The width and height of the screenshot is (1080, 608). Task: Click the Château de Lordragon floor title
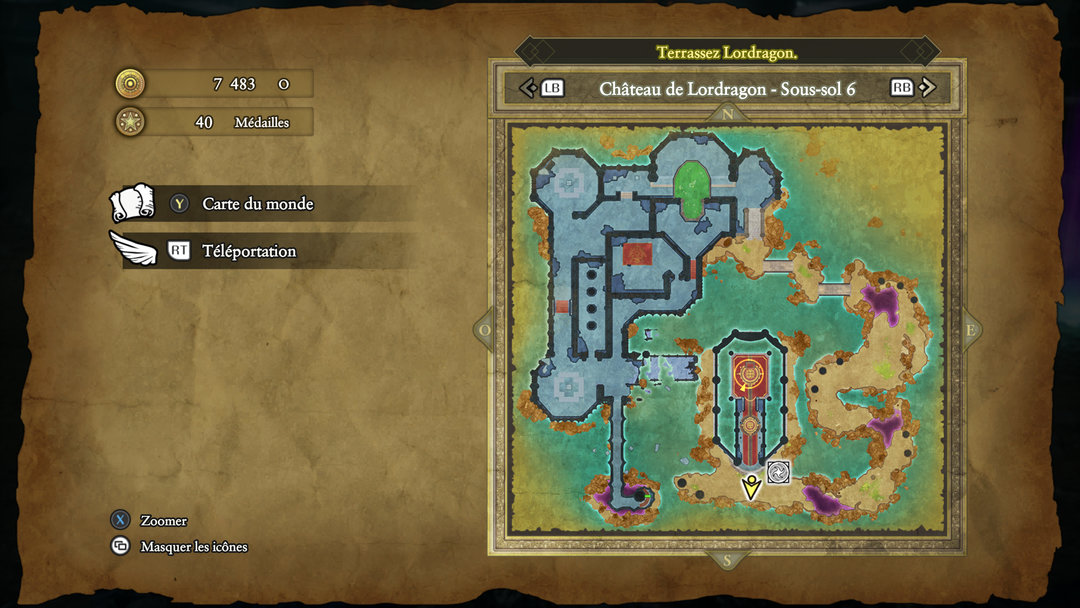coord(727,88)
